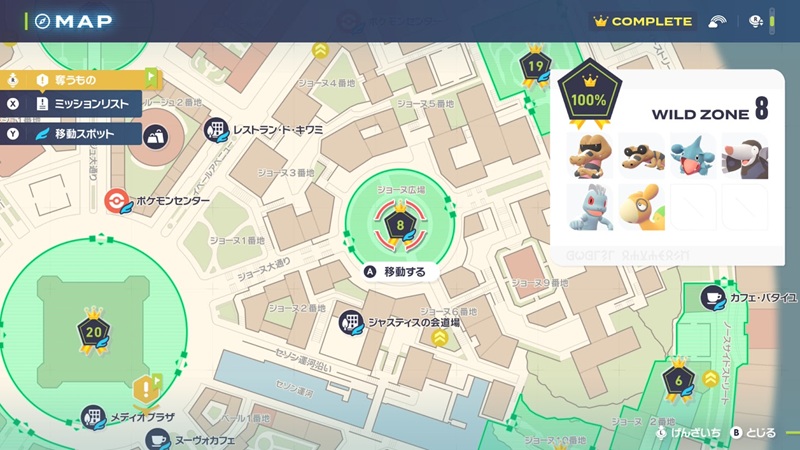Click the ポケモンセンター Pokémon Center marker
The image size is (800, 450).
tap(118, 200)
